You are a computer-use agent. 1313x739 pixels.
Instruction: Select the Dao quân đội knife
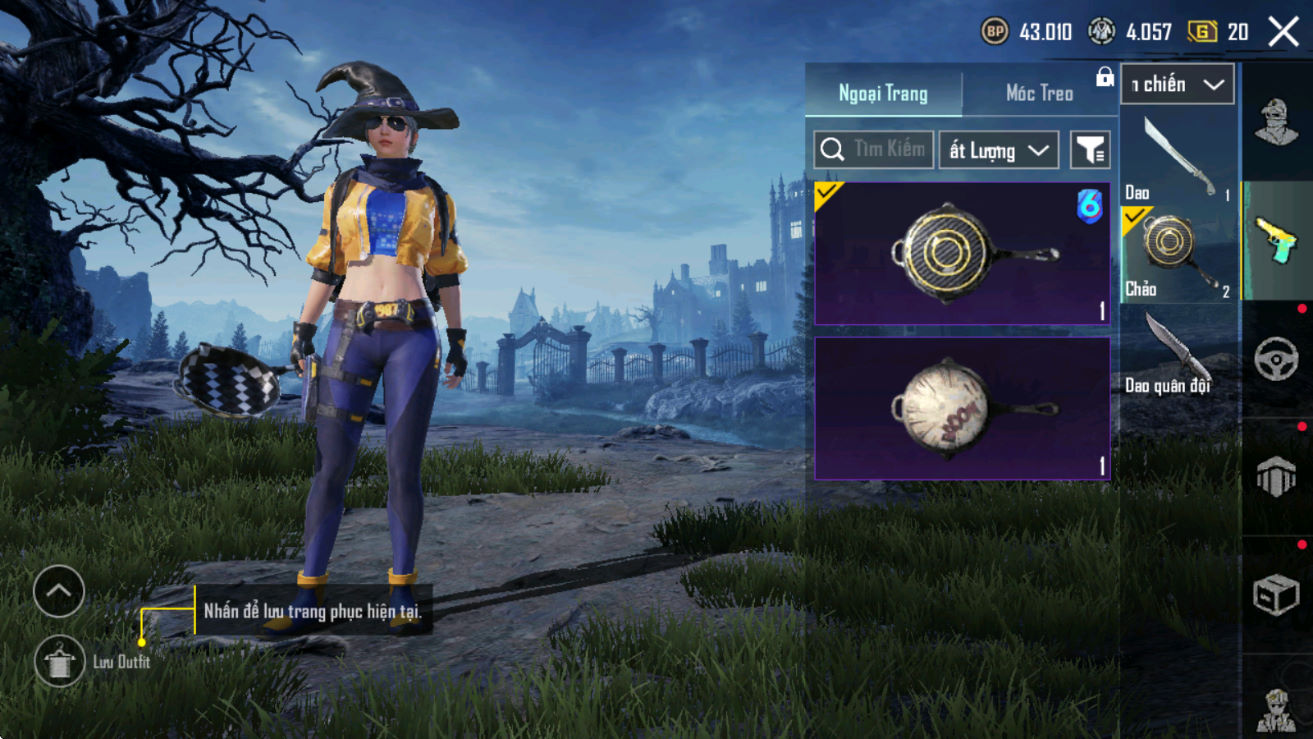[1178, 351]
